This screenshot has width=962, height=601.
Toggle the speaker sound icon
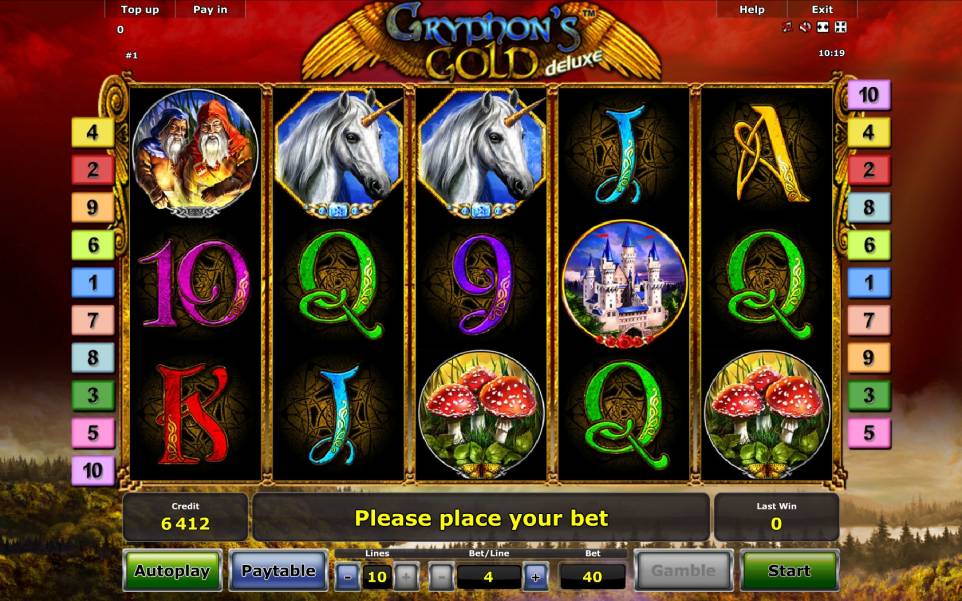805,27
